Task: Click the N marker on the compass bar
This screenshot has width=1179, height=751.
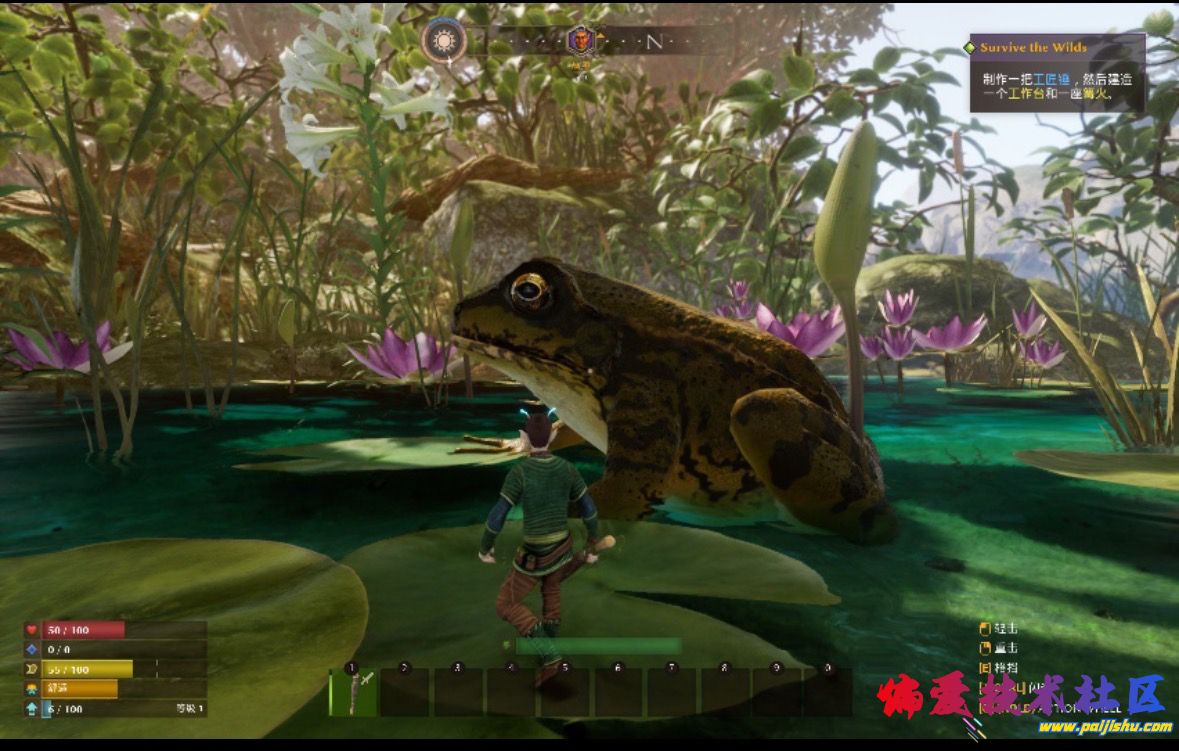Action: (x=654, y=42)
